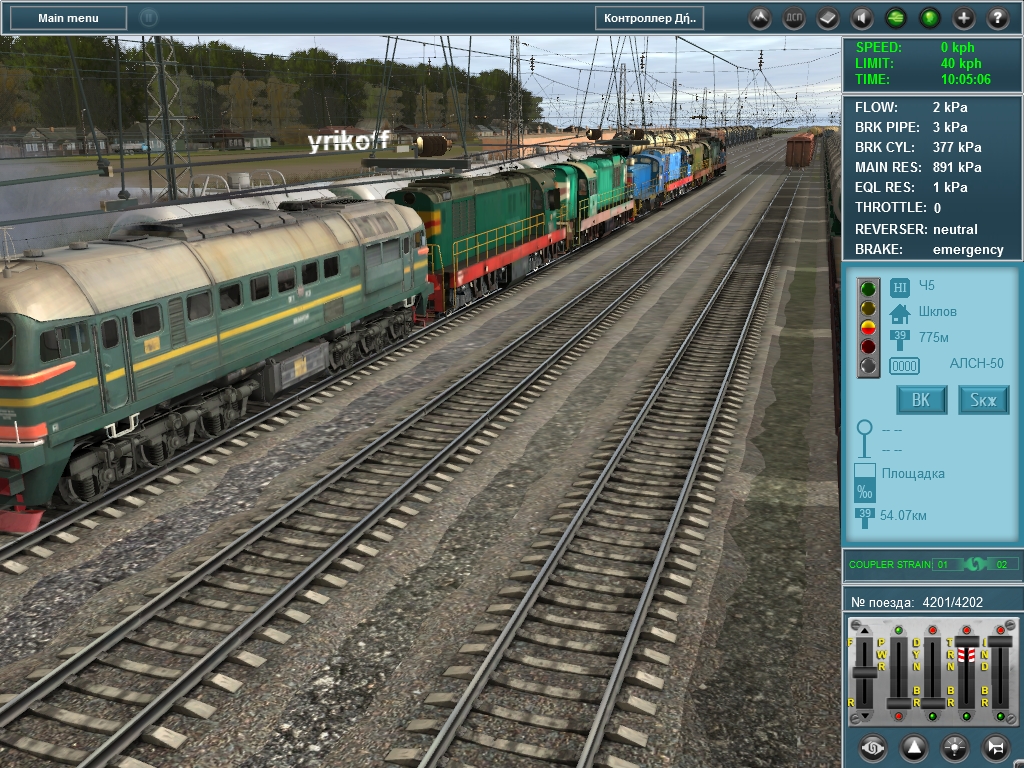Open the Main menu
This screenshot has width=1024, height=768.
click(x=68, y=18)
